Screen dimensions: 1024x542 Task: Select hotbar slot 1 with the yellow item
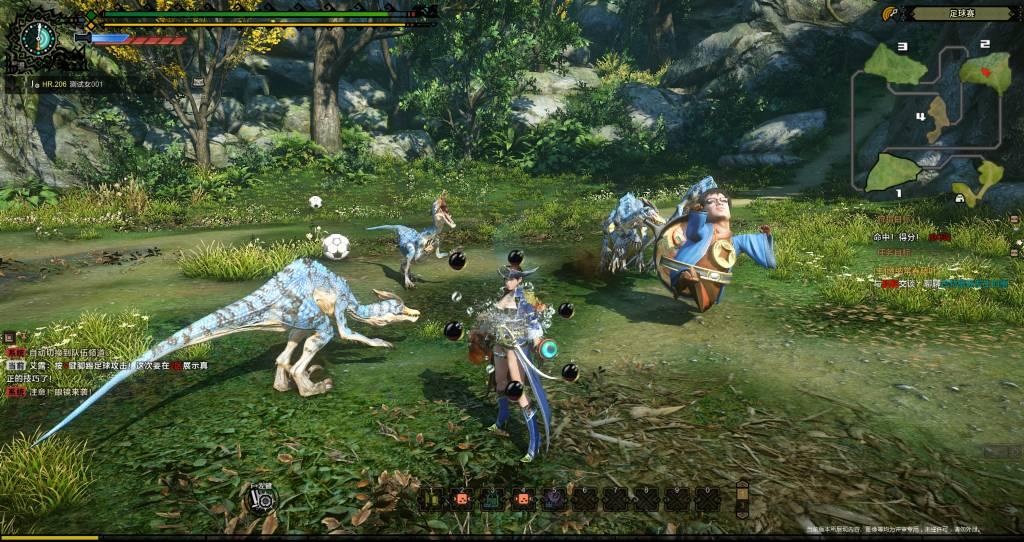click(433, 498)
